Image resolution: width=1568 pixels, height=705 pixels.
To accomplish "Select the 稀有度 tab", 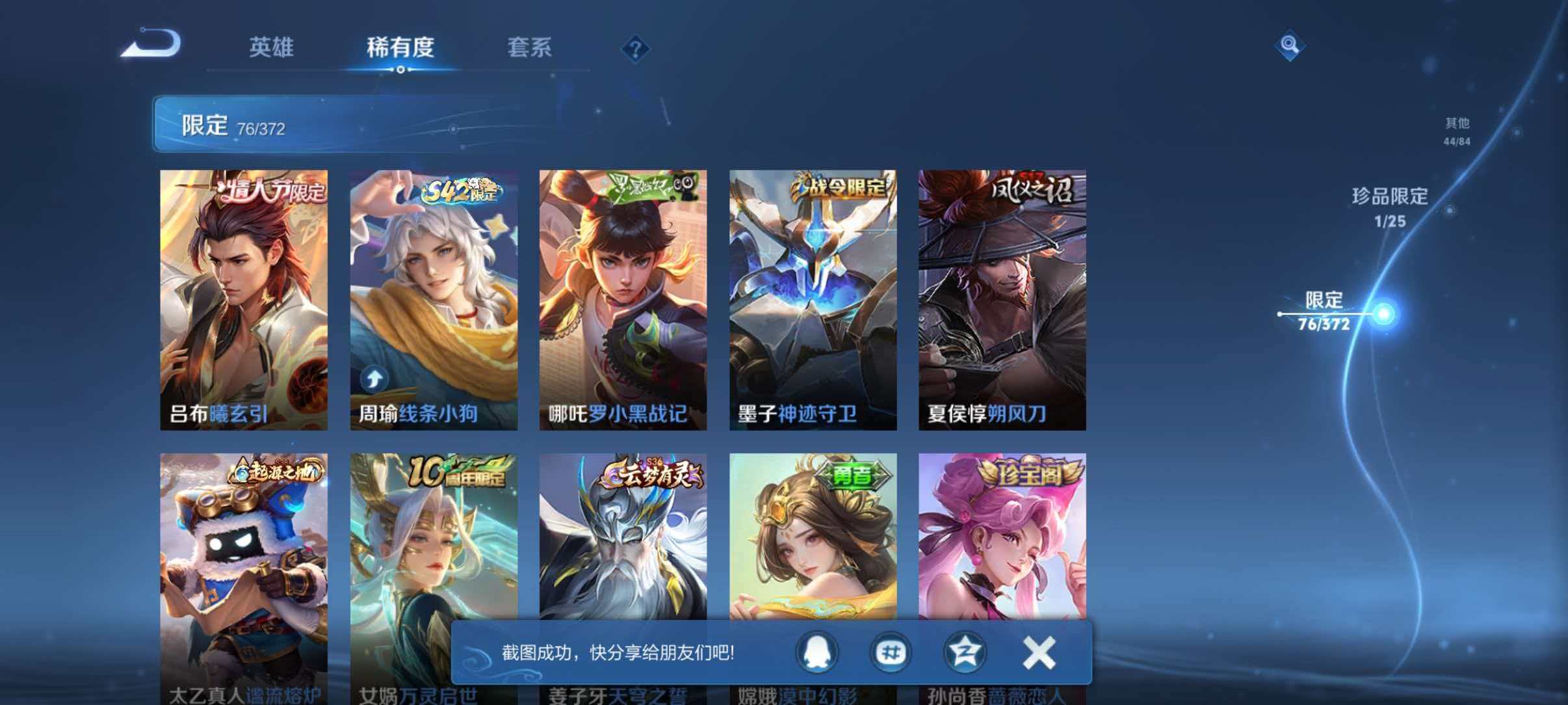I will tap(400, 47).
